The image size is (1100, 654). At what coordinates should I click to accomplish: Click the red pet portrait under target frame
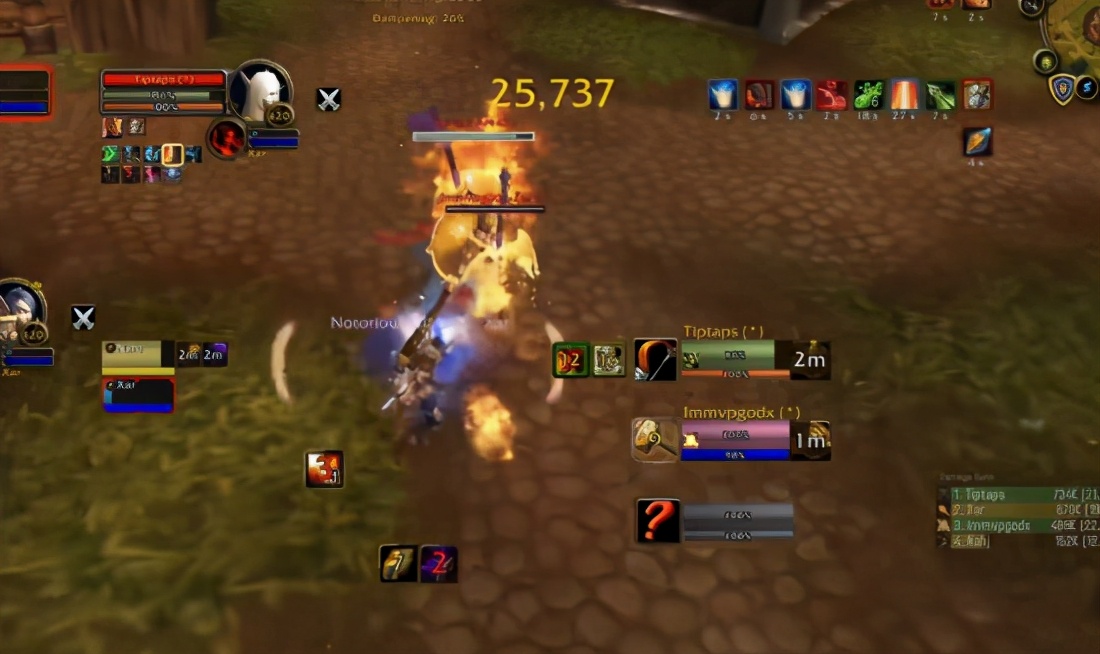[227, 139]
